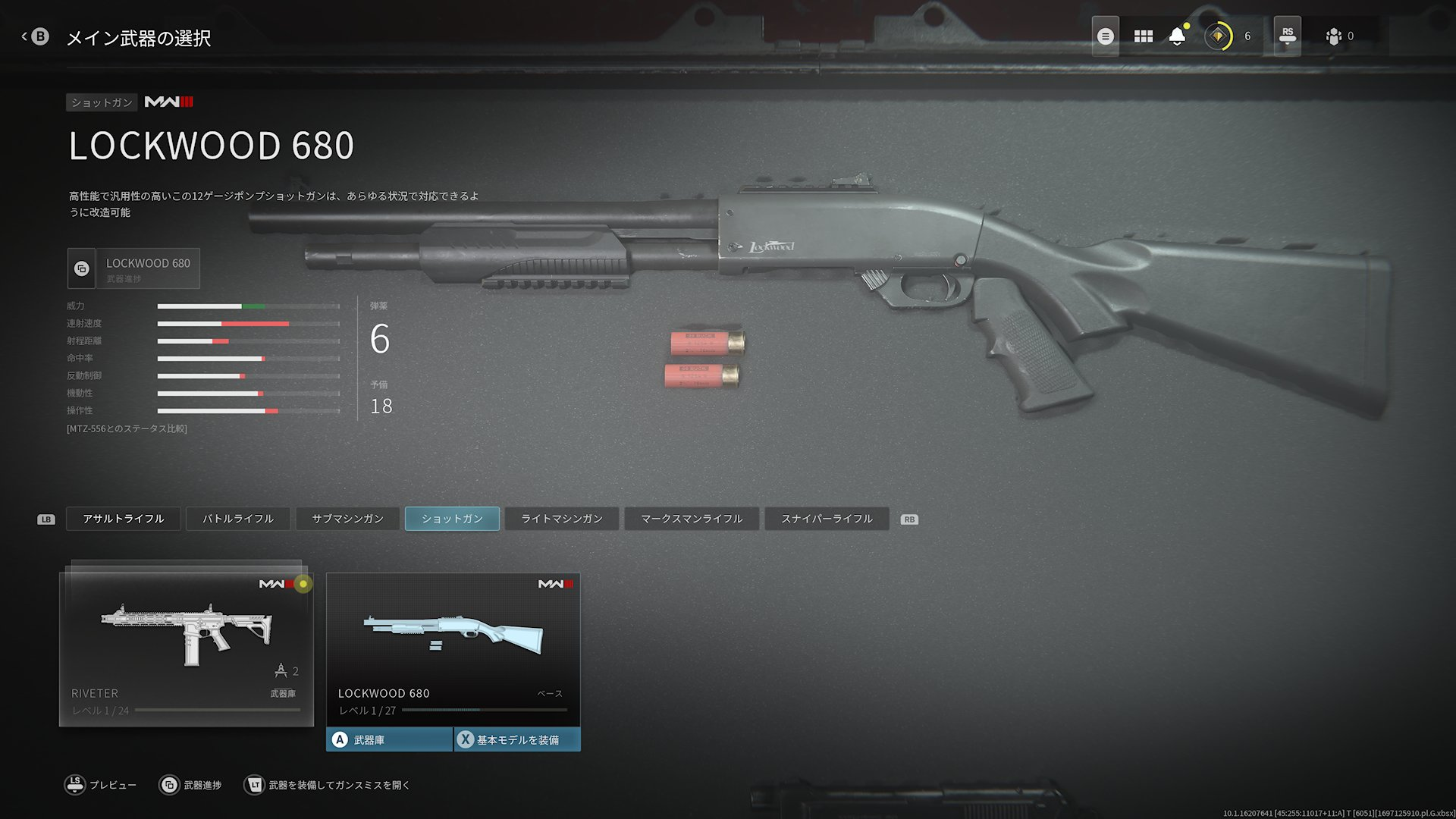Open the social party icon

[1334, 36]
